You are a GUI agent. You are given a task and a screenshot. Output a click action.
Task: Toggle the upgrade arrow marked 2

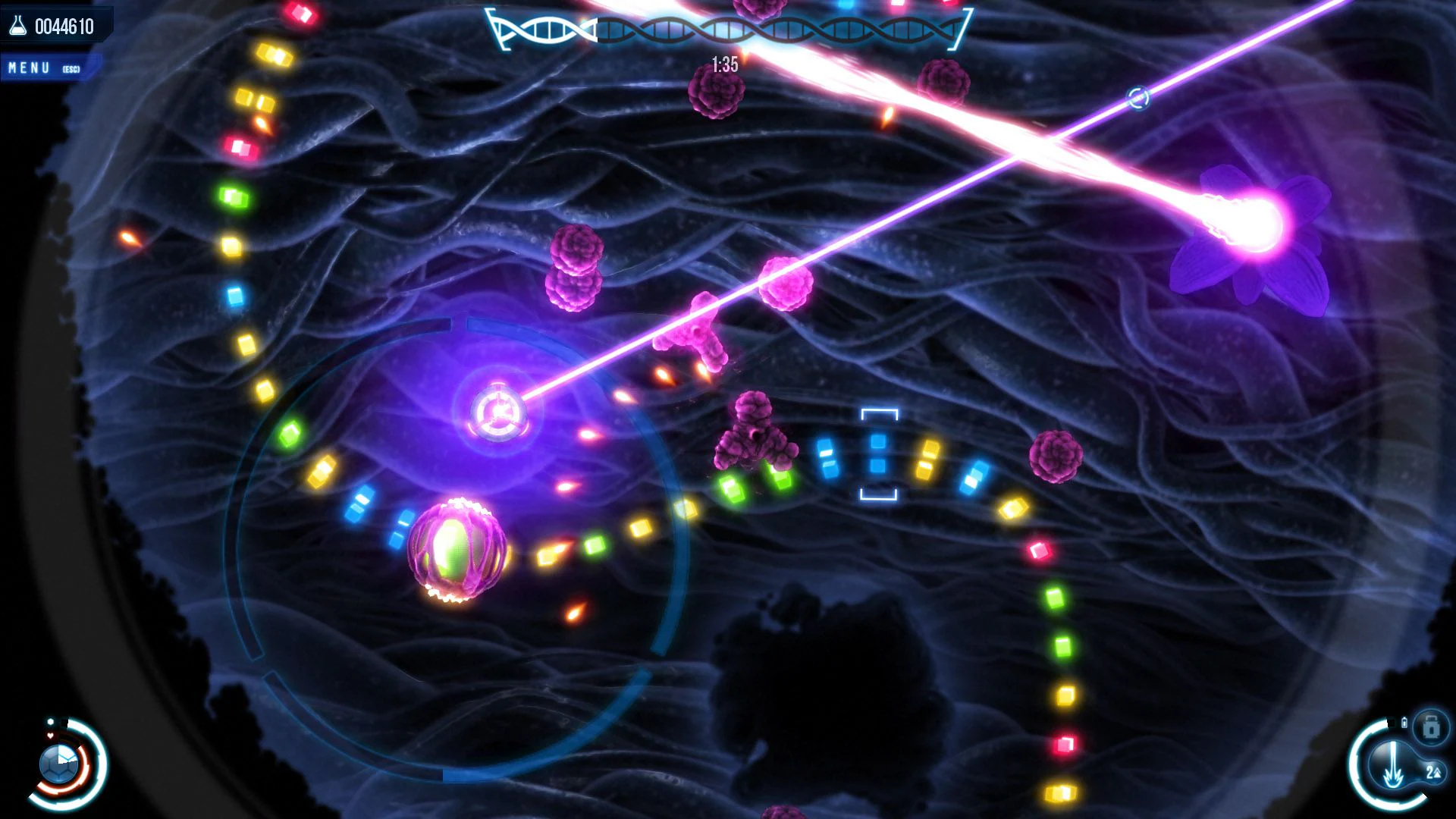tap(1434, 773)
